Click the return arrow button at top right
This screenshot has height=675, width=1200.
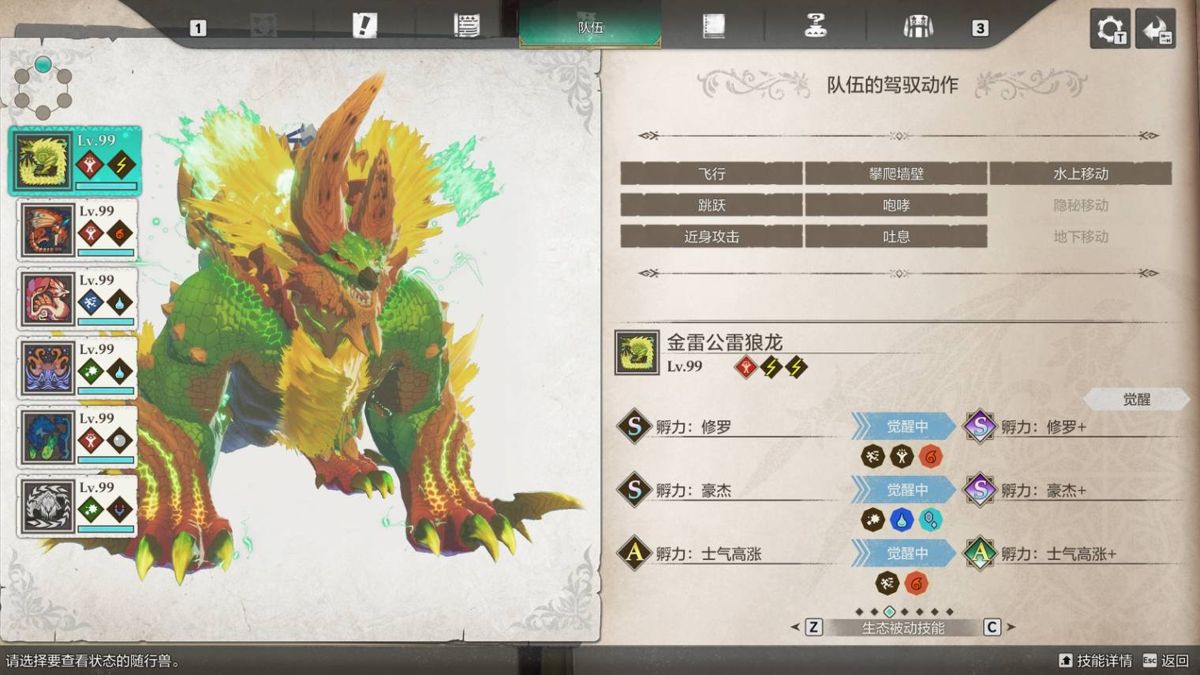click(1156, 29)
